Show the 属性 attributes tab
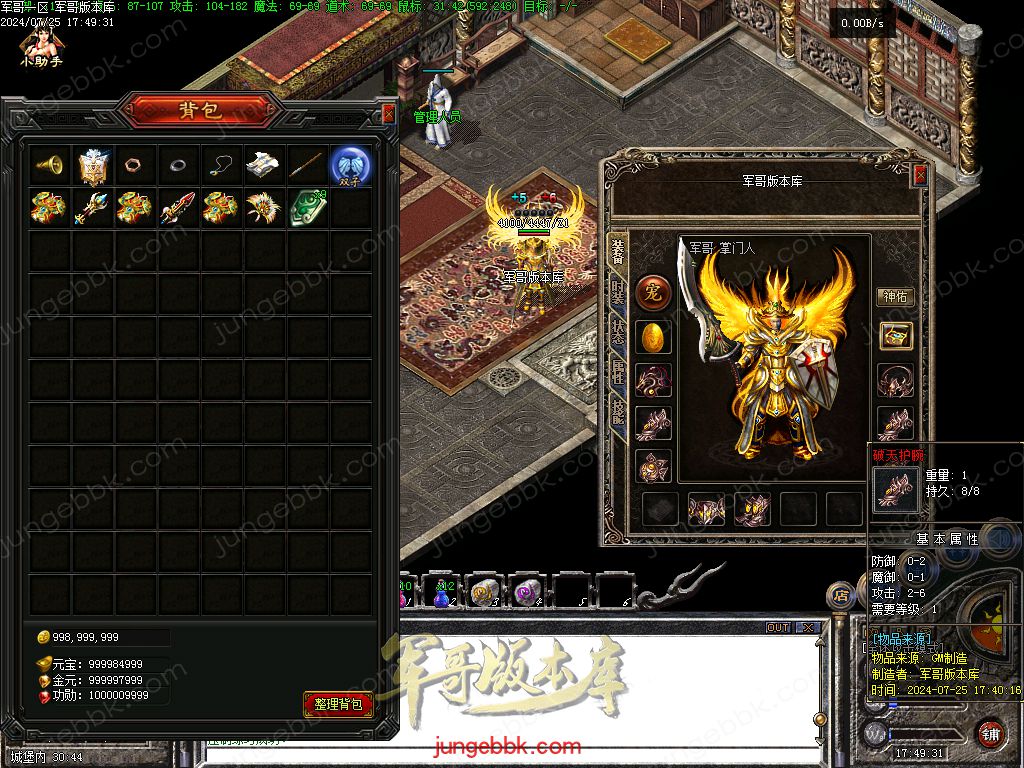Image resolution: width=1024 pixels, height=768 pixels. (x=618, y=374)
